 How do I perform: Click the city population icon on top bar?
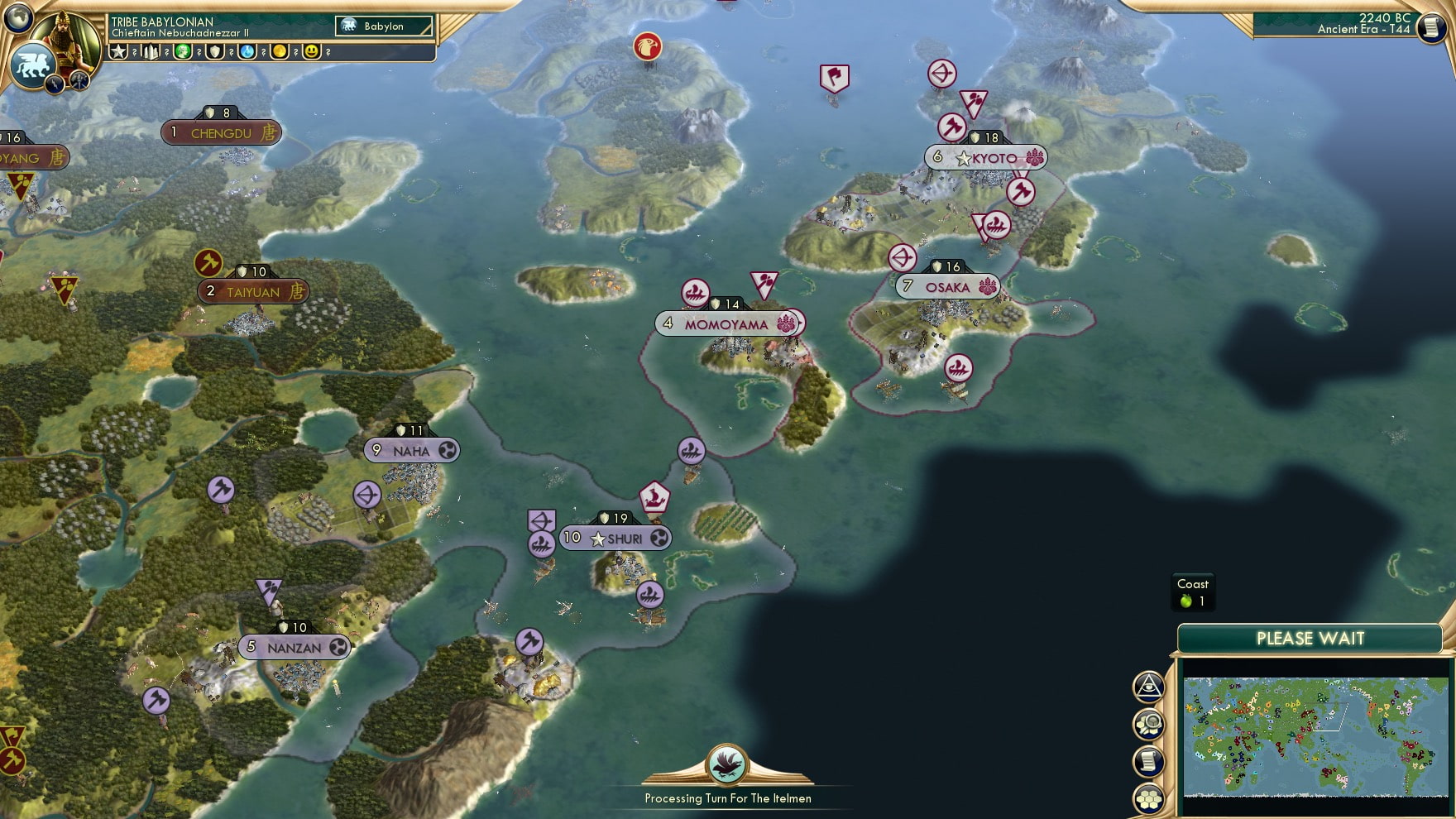150,51
